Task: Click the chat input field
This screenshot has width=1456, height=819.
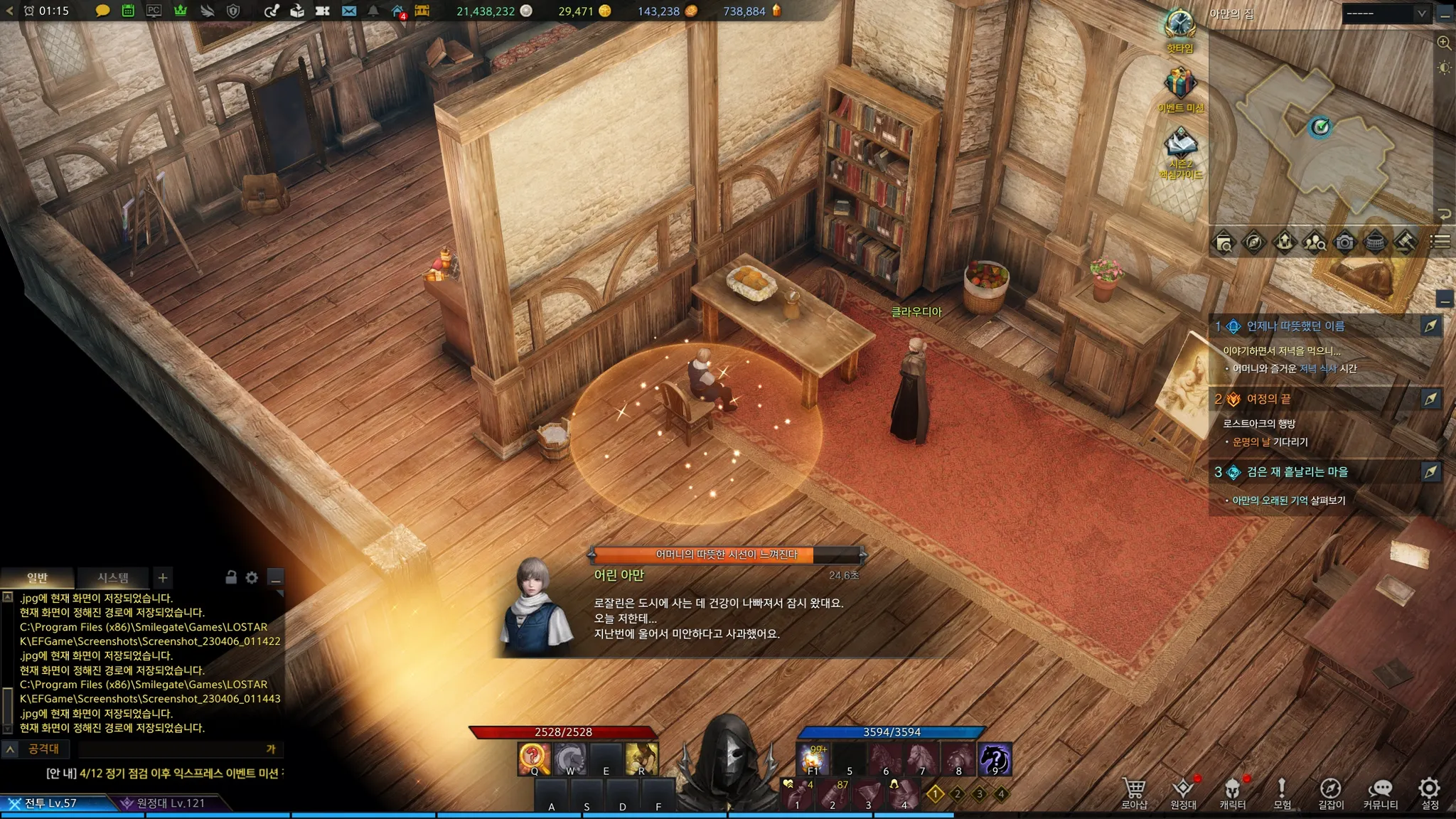Action: coord(171,749)
